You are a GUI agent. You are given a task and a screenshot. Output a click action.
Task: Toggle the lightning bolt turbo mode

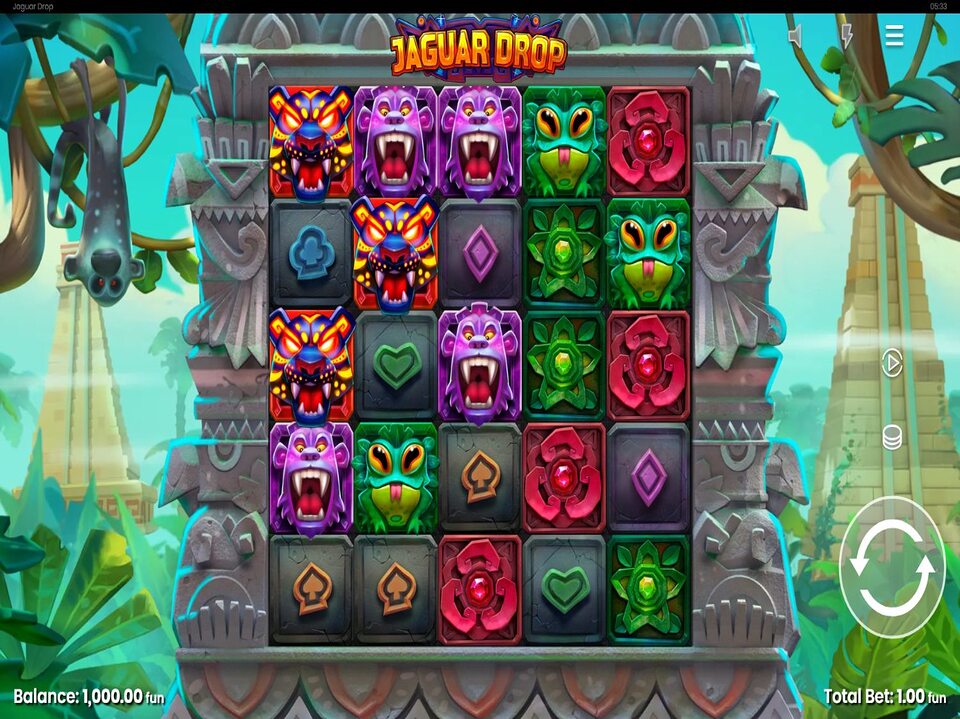[x=846, y=37]
